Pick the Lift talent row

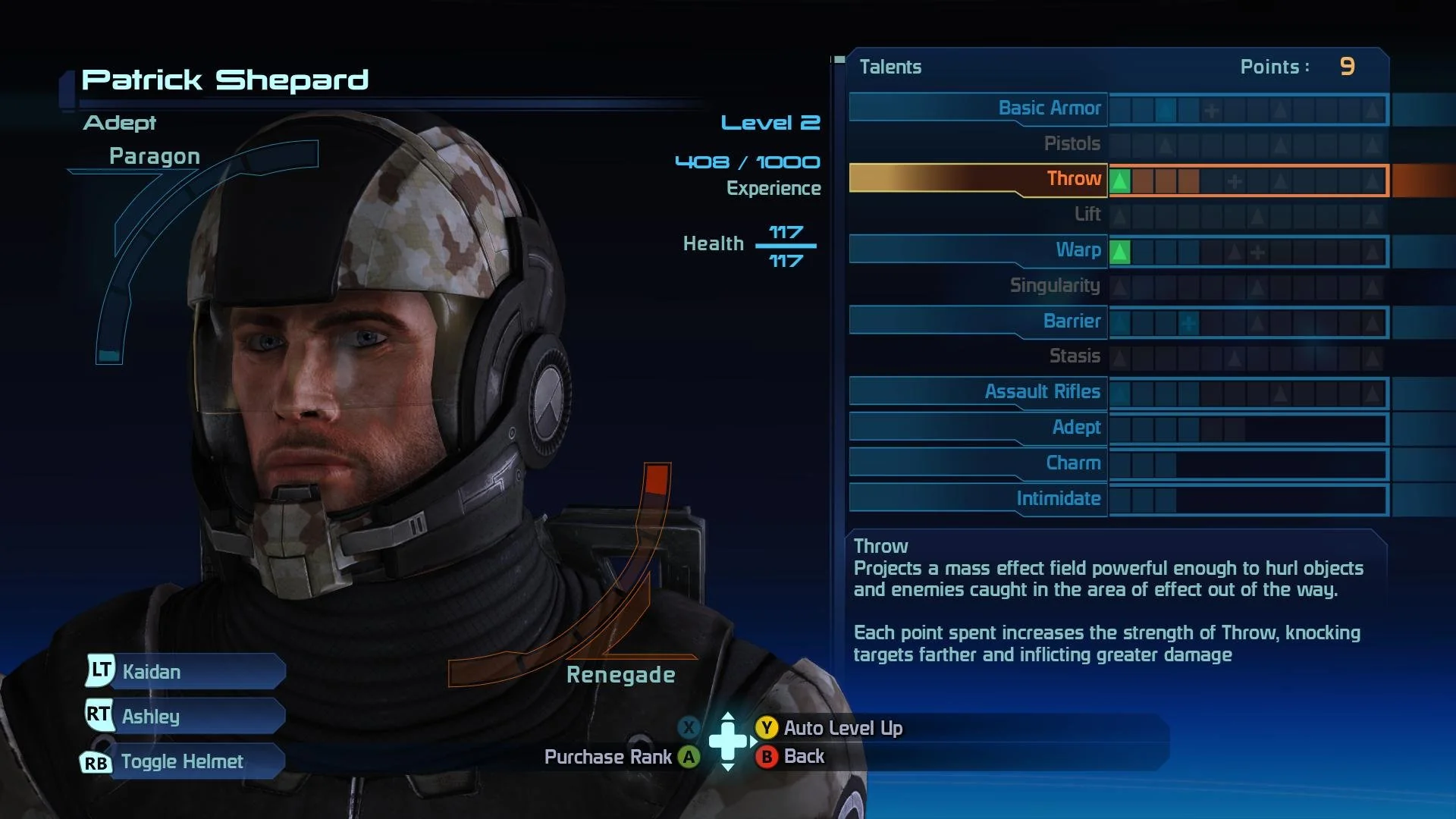coord(1087,215)
